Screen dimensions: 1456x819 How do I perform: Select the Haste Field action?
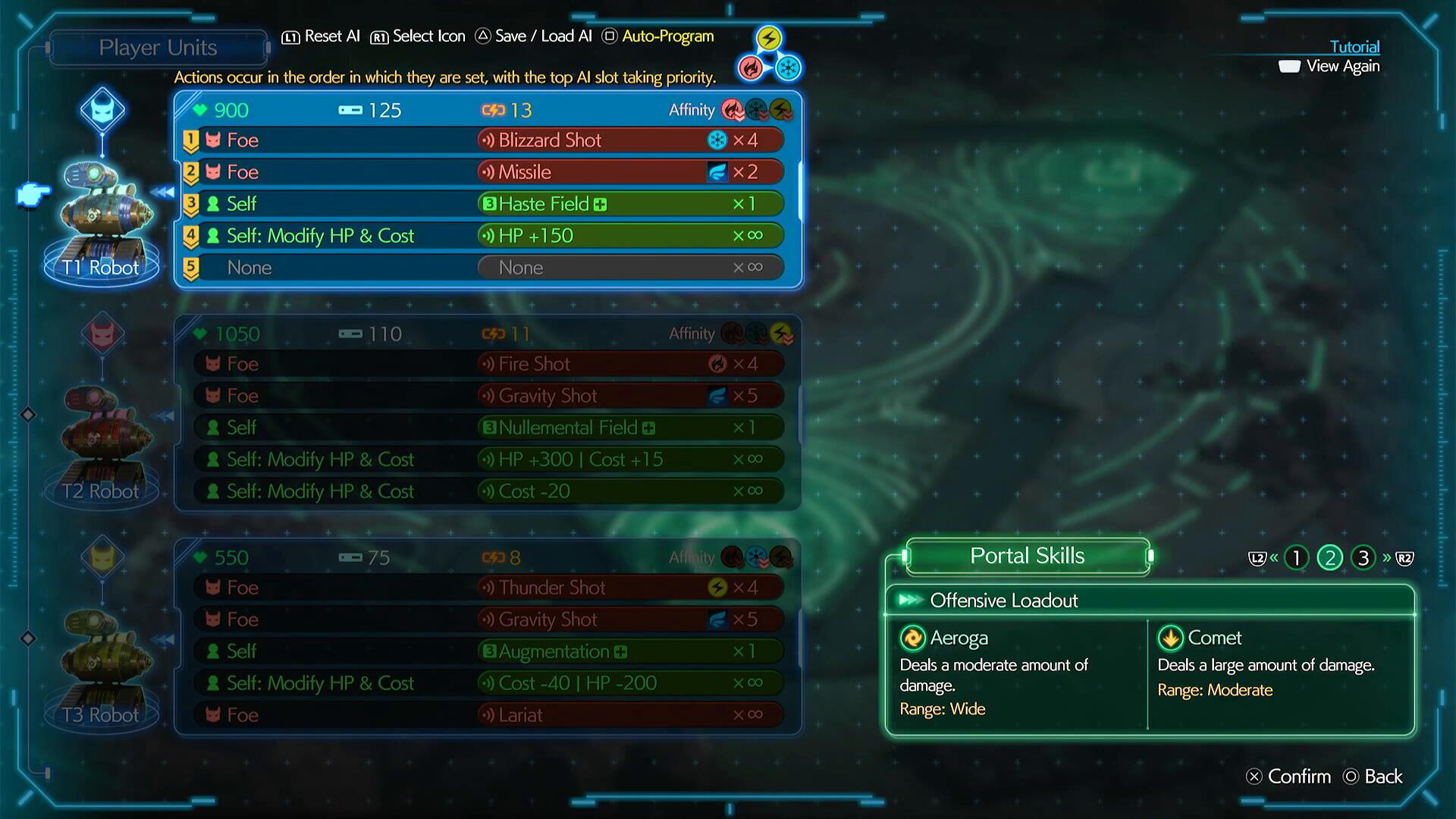coord(629,204)
